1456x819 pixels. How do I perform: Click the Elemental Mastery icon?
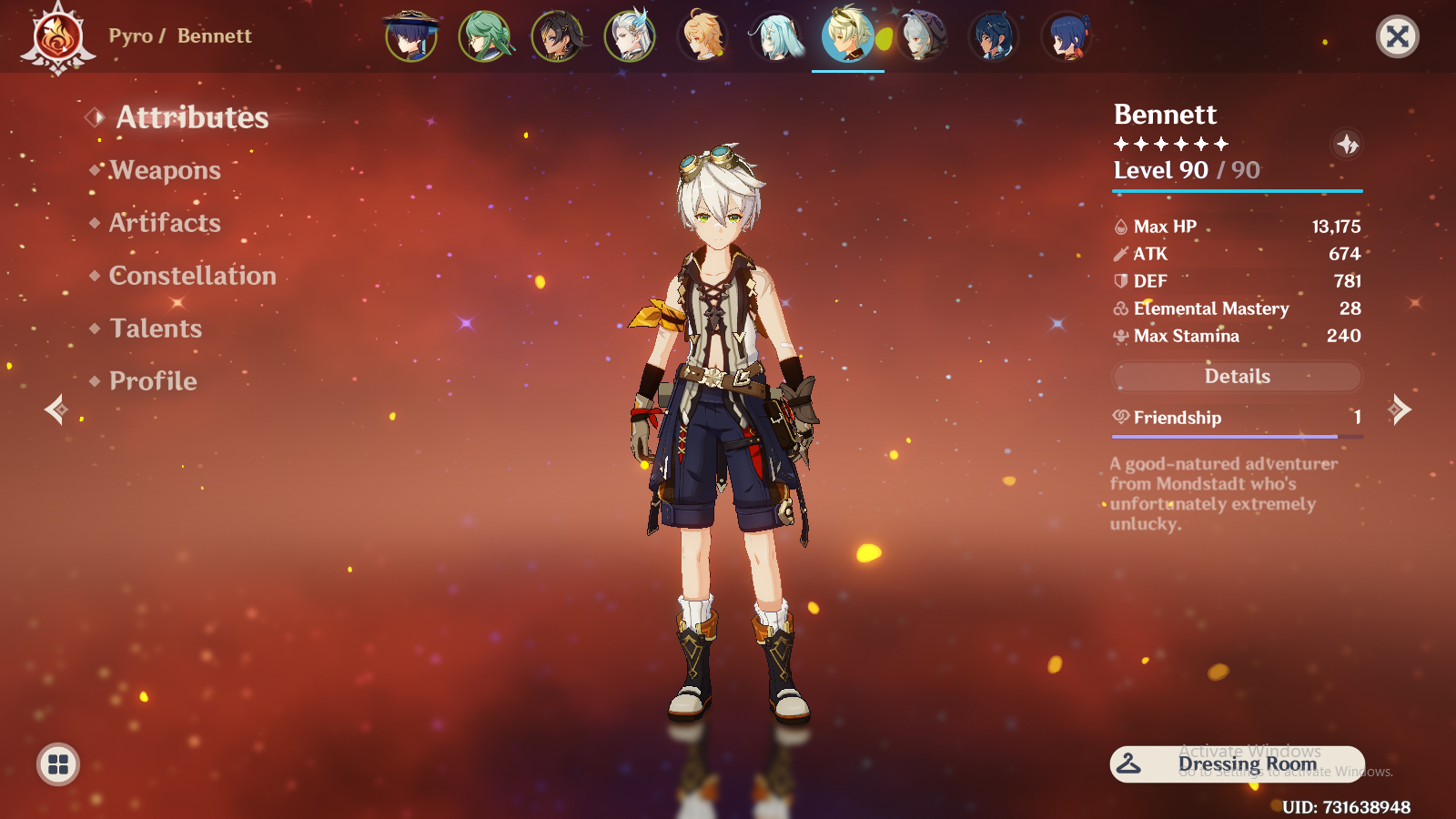pyautogui.click(x=1121, y=308)
